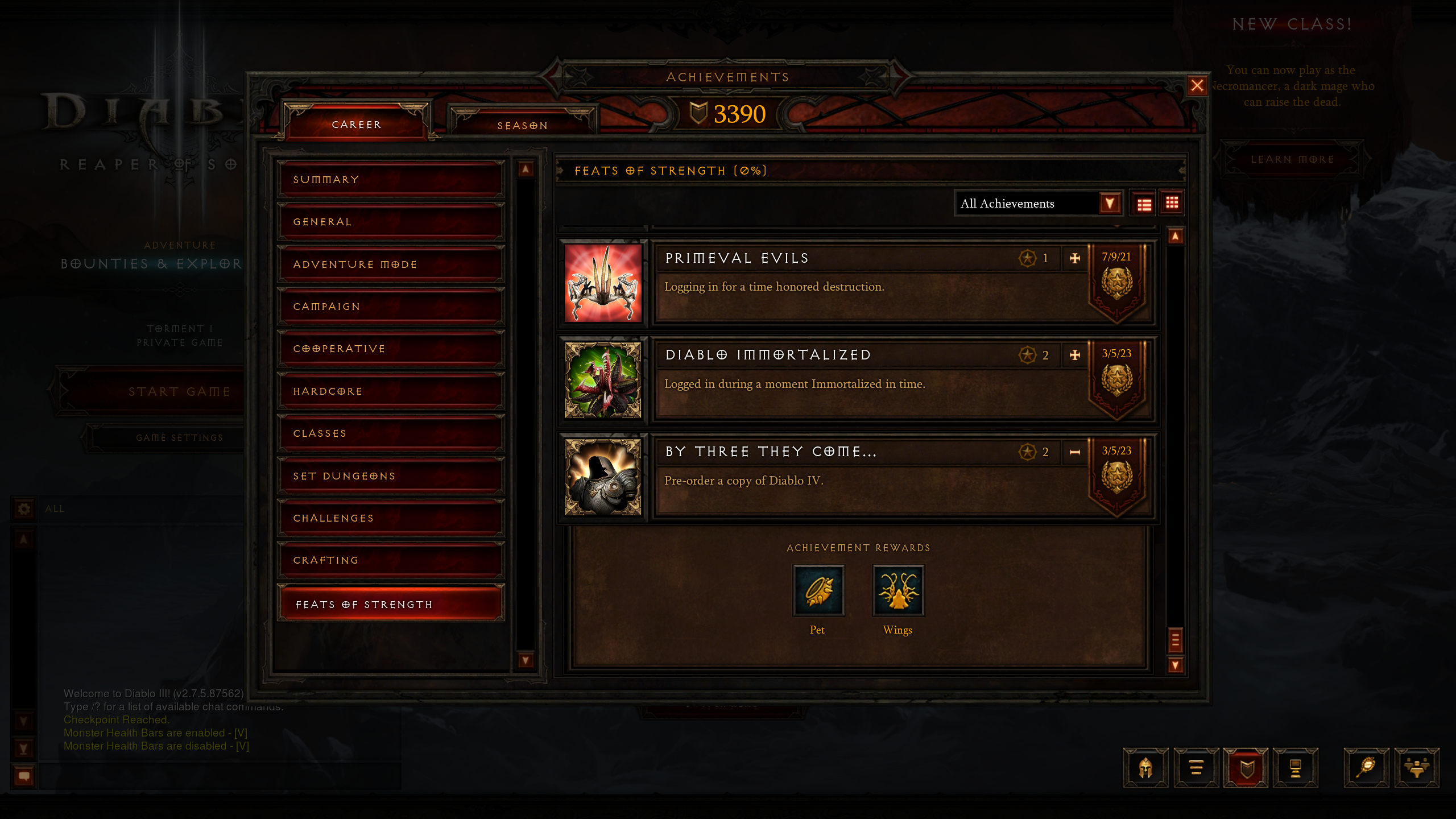Open the All Achievements filter dropdown
The image size is (1456, 819).
(x=1110, y=204)
